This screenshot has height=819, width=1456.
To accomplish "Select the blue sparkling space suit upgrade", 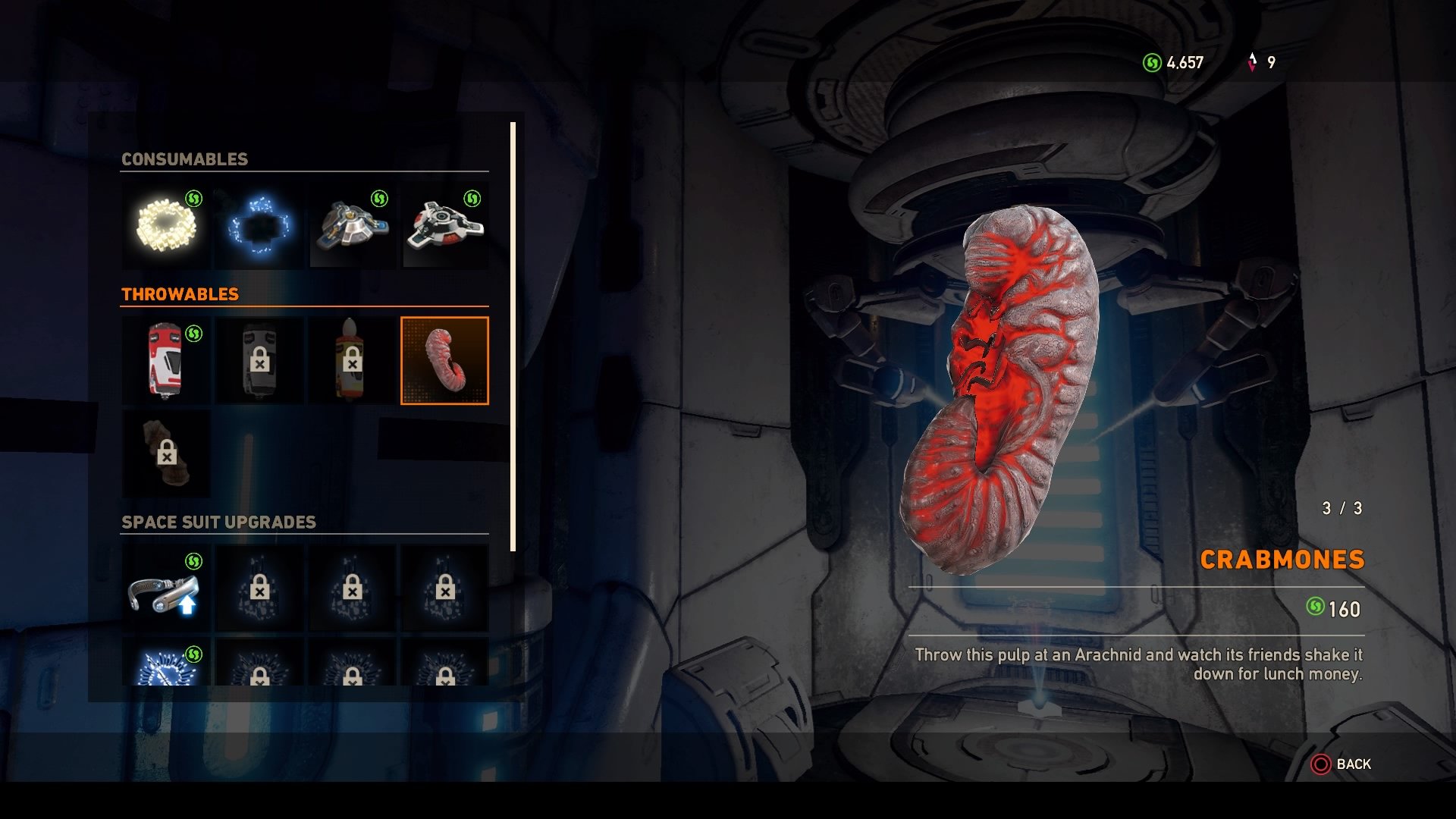I will [166, 664].
